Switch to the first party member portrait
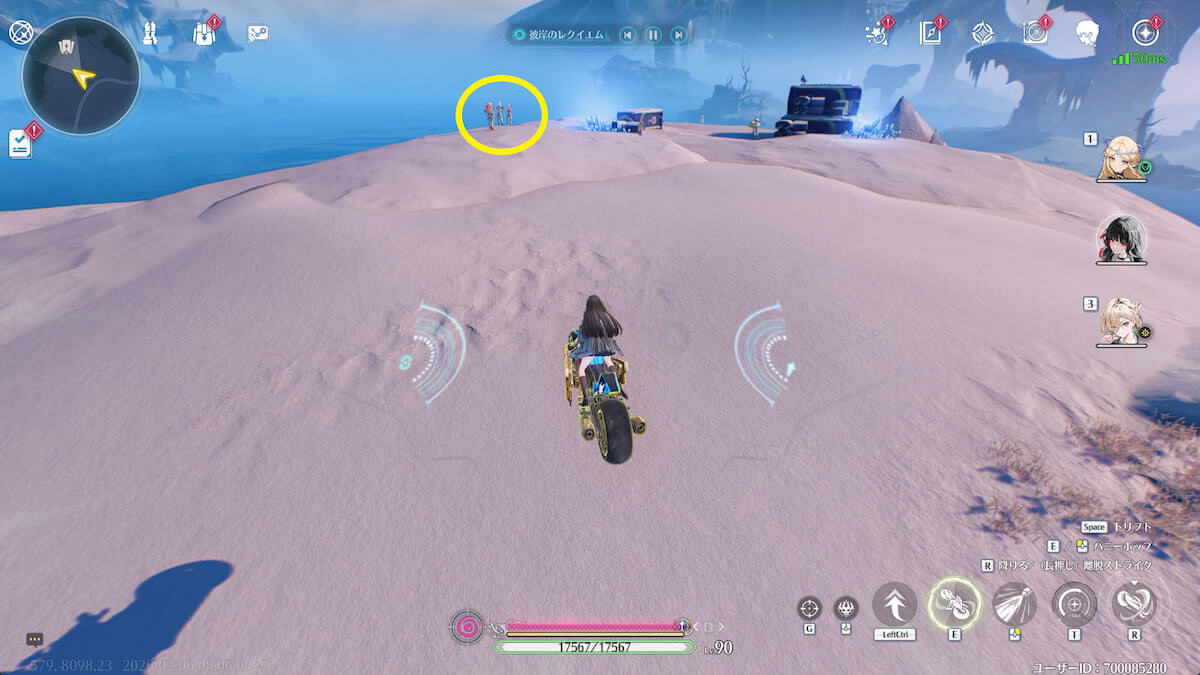The image size is (1200, 675). point(1121,158)
